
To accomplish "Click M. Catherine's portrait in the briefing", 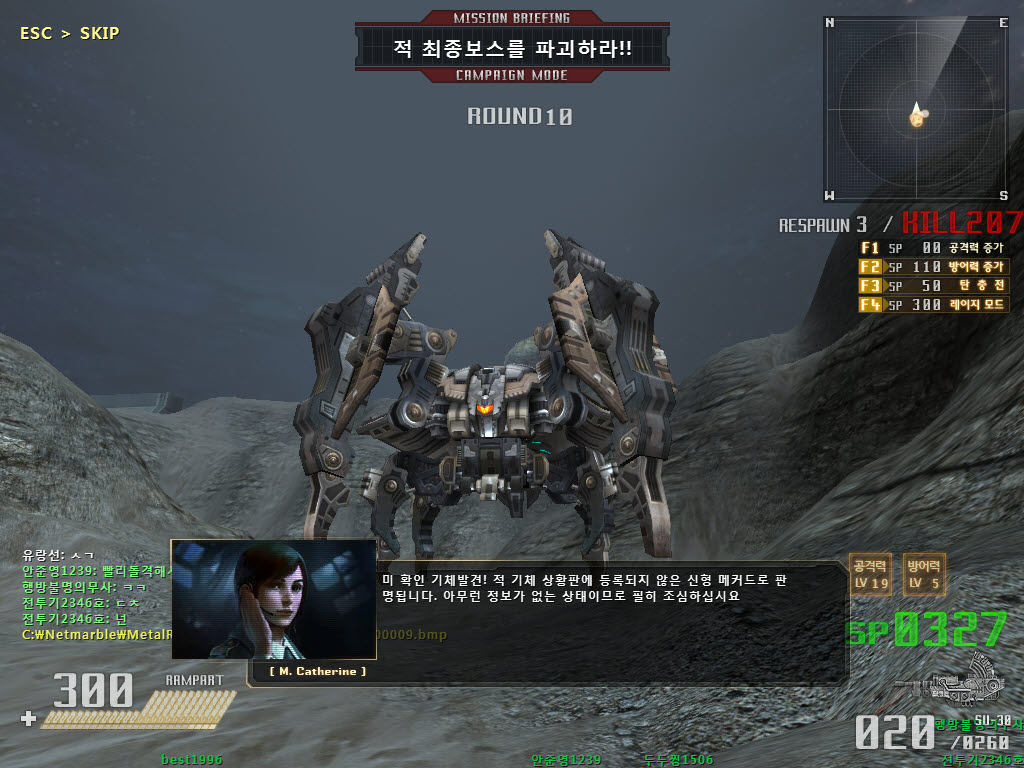I will [273, 599].
